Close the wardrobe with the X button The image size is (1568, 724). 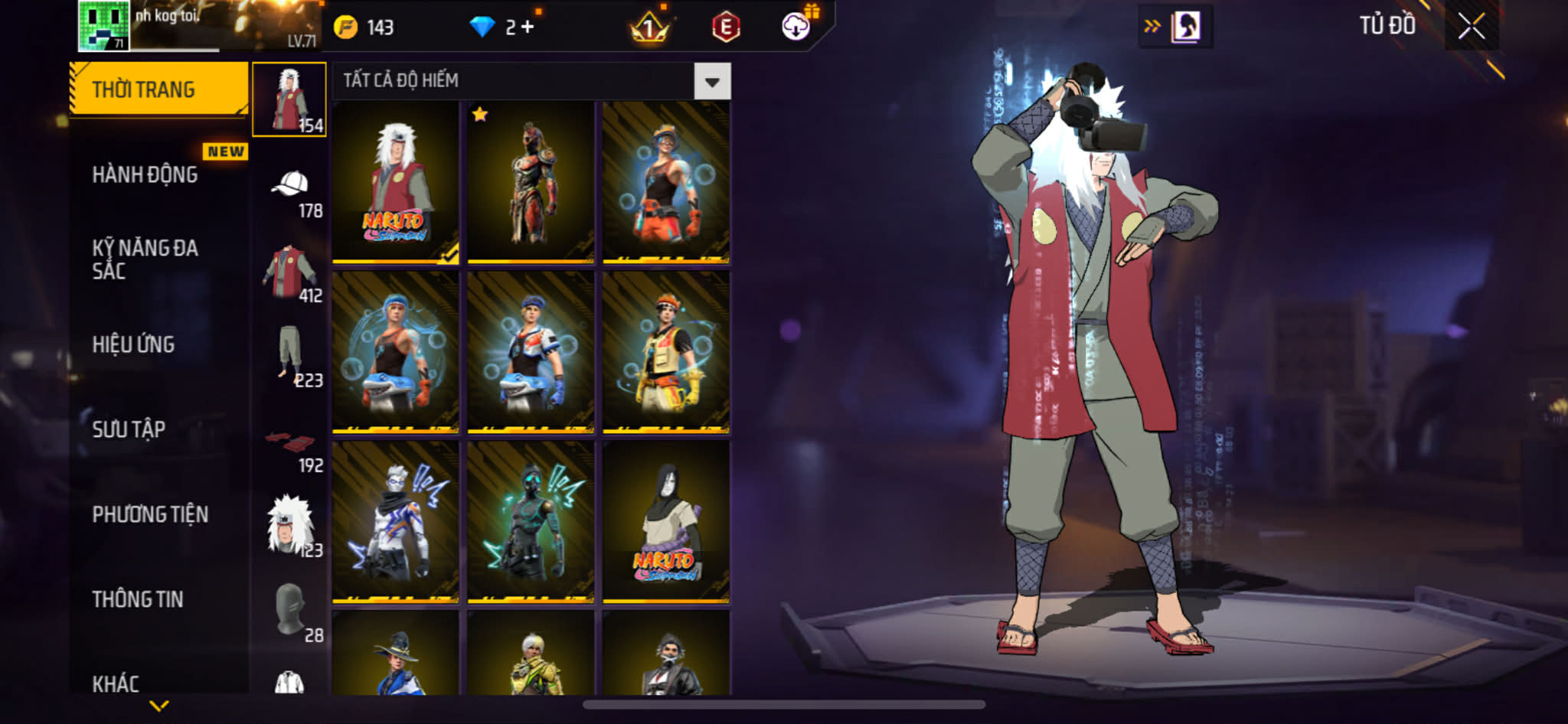coord(1471,27)
